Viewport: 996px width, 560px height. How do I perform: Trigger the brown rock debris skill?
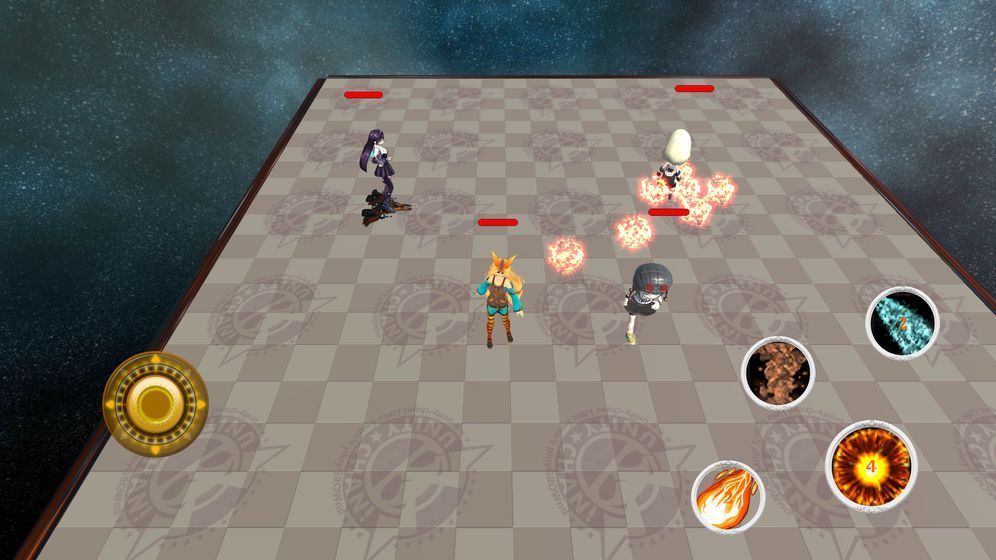point(777,372)
